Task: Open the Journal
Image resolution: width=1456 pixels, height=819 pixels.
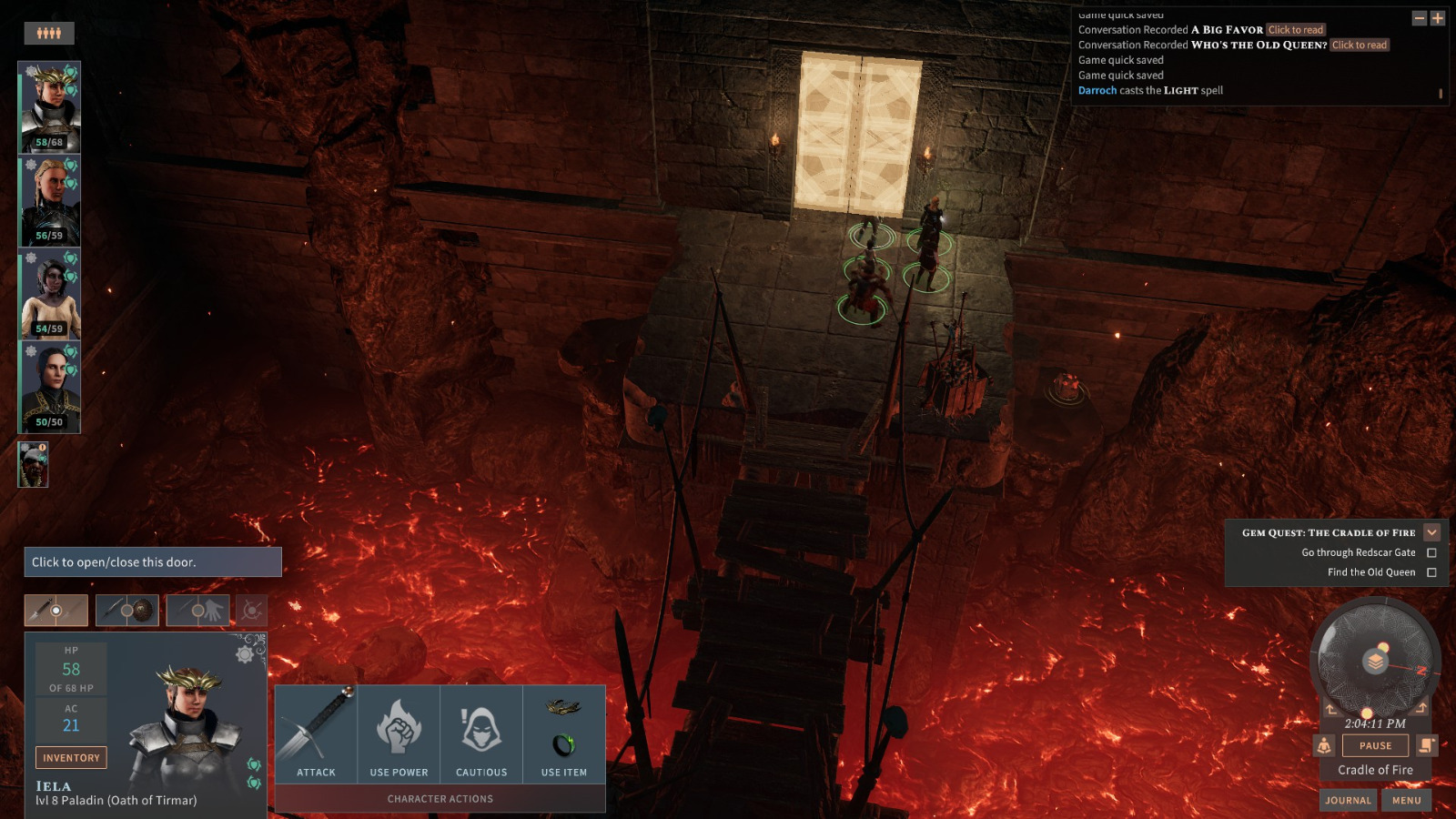Action: coord(1348,800)
